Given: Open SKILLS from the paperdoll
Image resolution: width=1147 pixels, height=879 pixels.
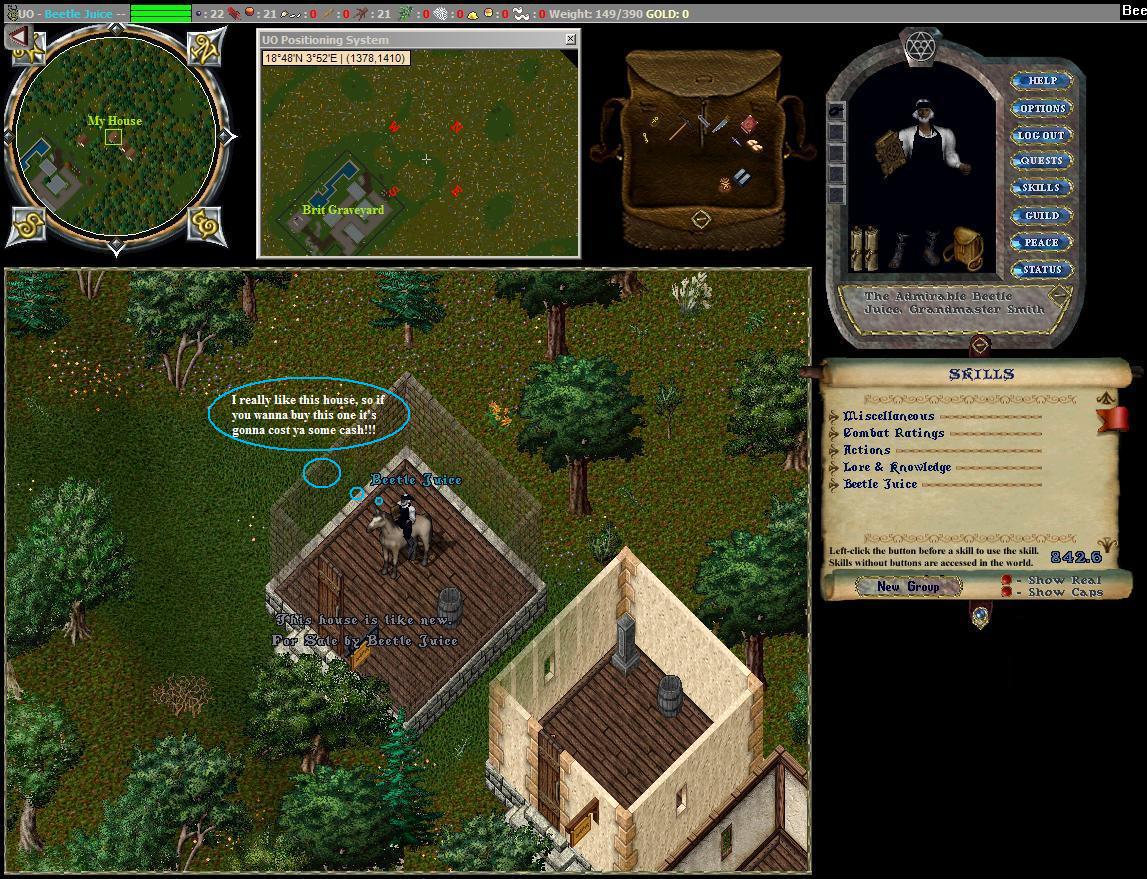Looking at the screenshot, I should click(1041, 188).
